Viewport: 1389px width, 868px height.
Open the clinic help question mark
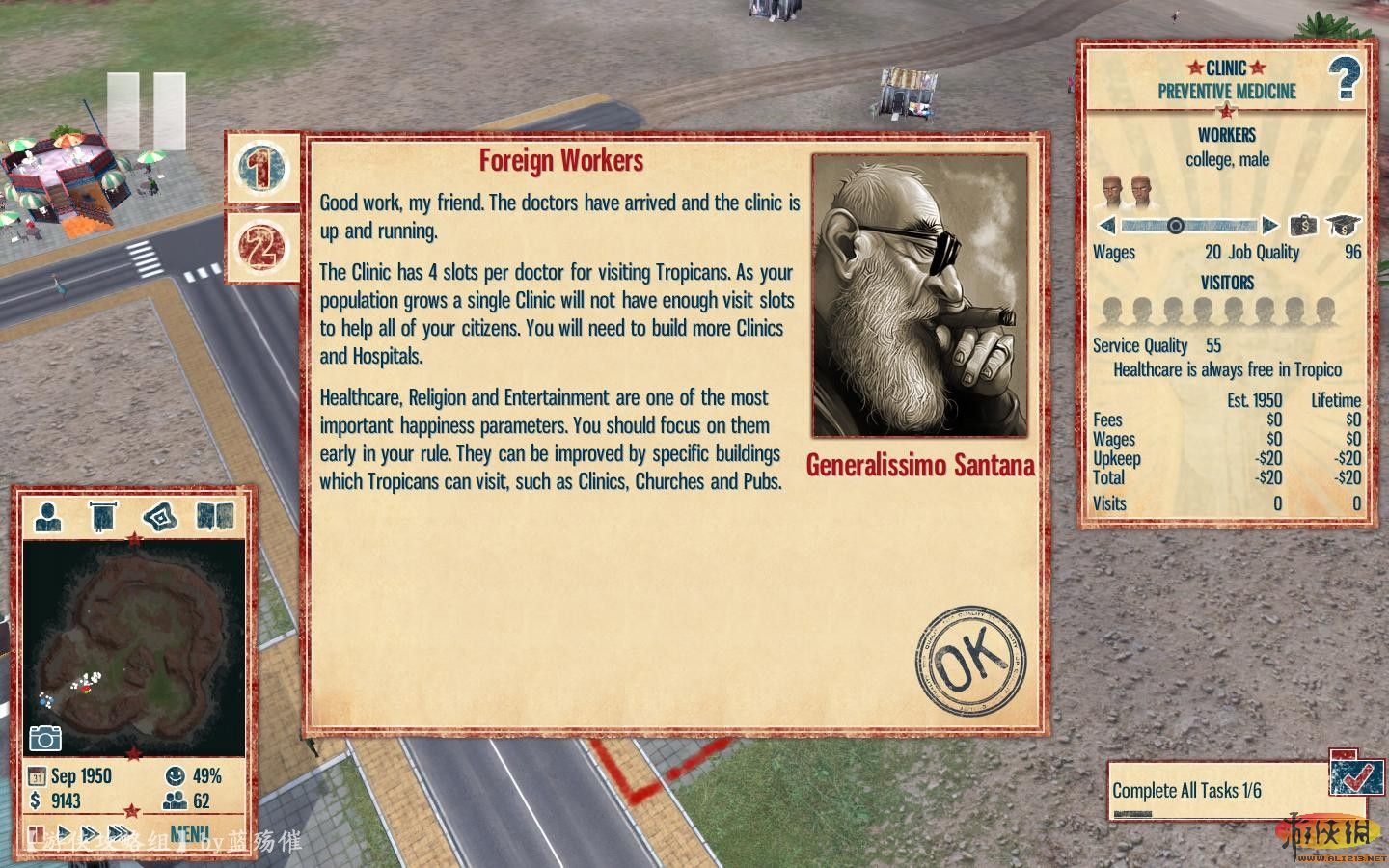[x=1345, y=79]
